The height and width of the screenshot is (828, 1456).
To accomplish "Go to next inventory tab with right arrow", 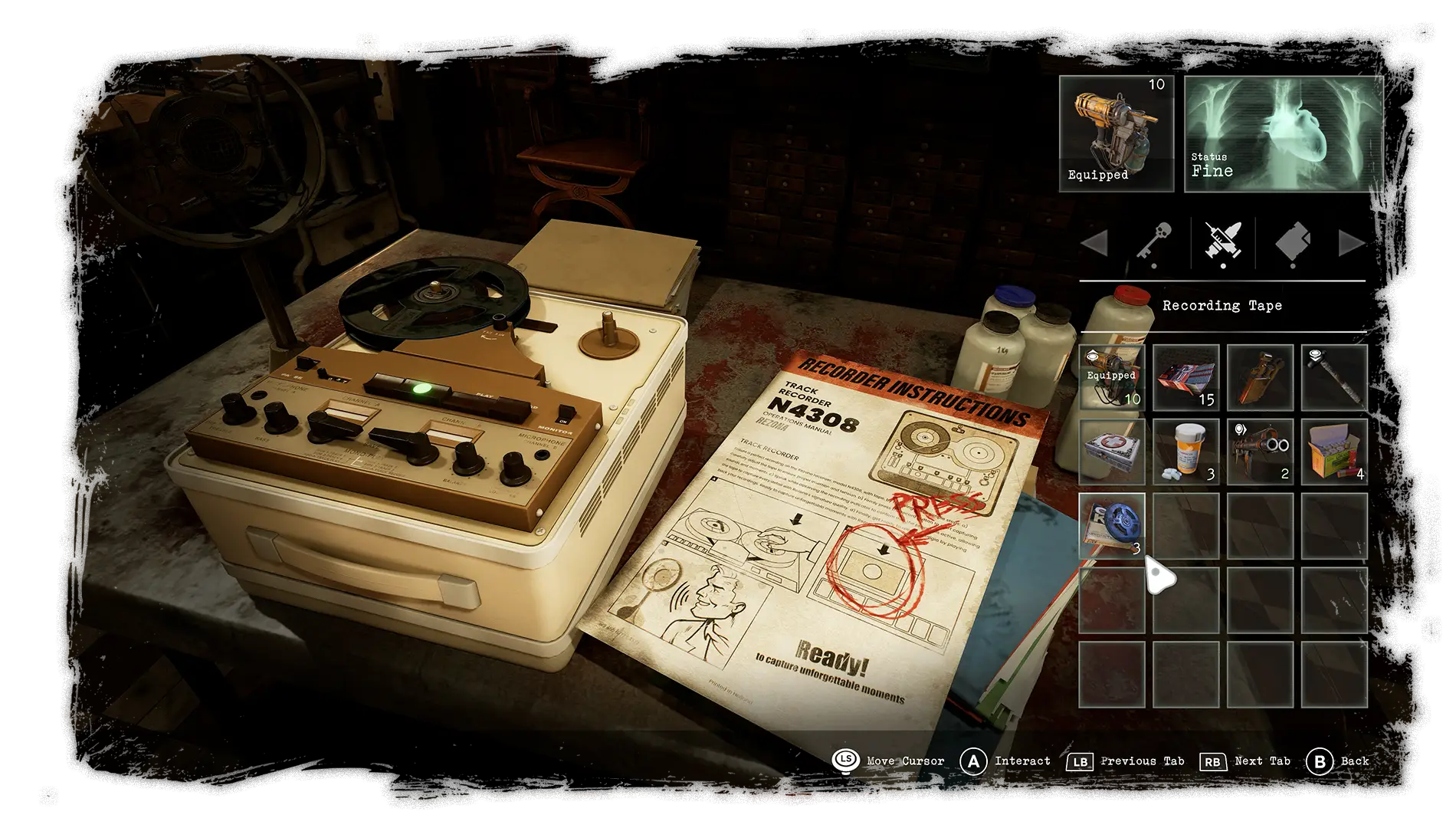I will (x=1351, y=243).
